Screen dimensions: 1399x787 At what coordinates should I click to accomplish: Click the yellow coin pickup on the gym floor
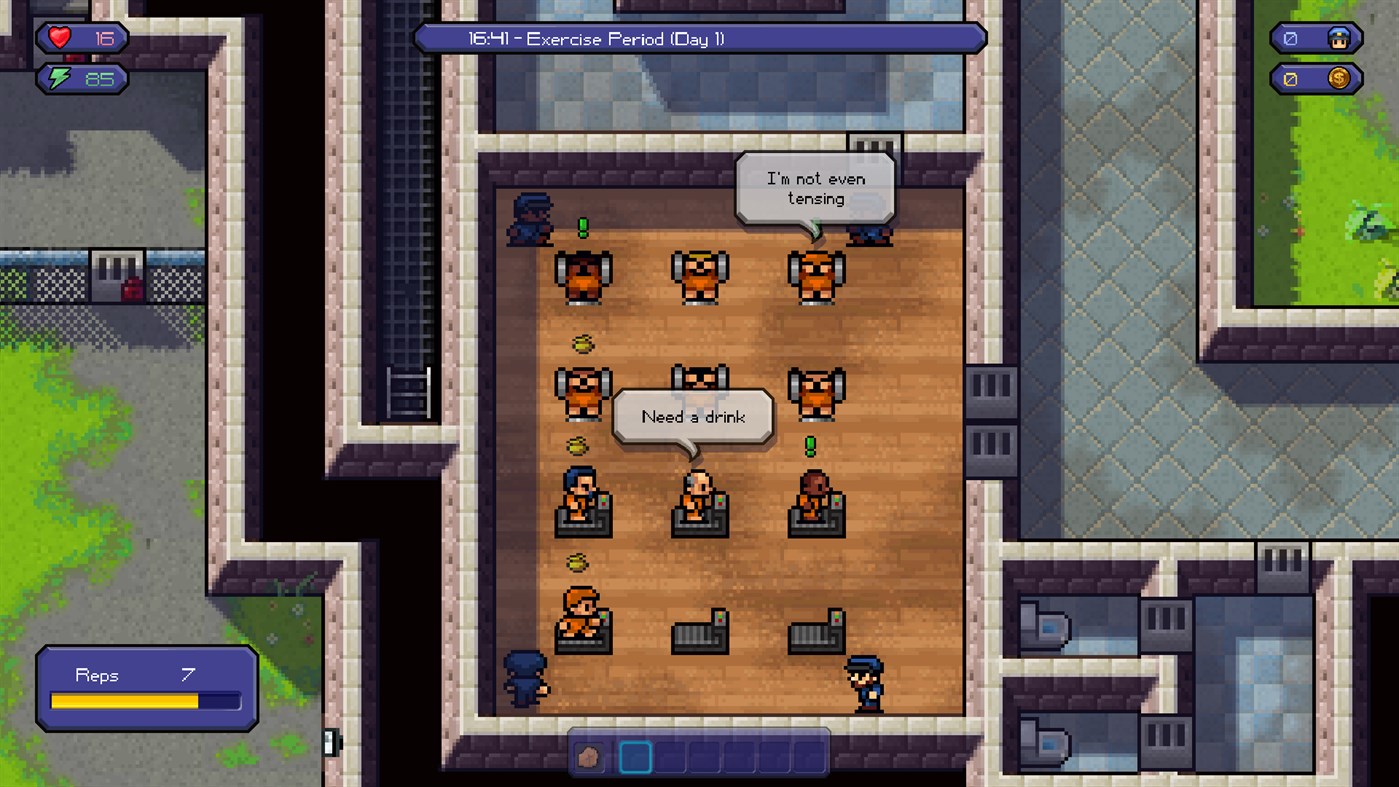[x=584, y=344]
